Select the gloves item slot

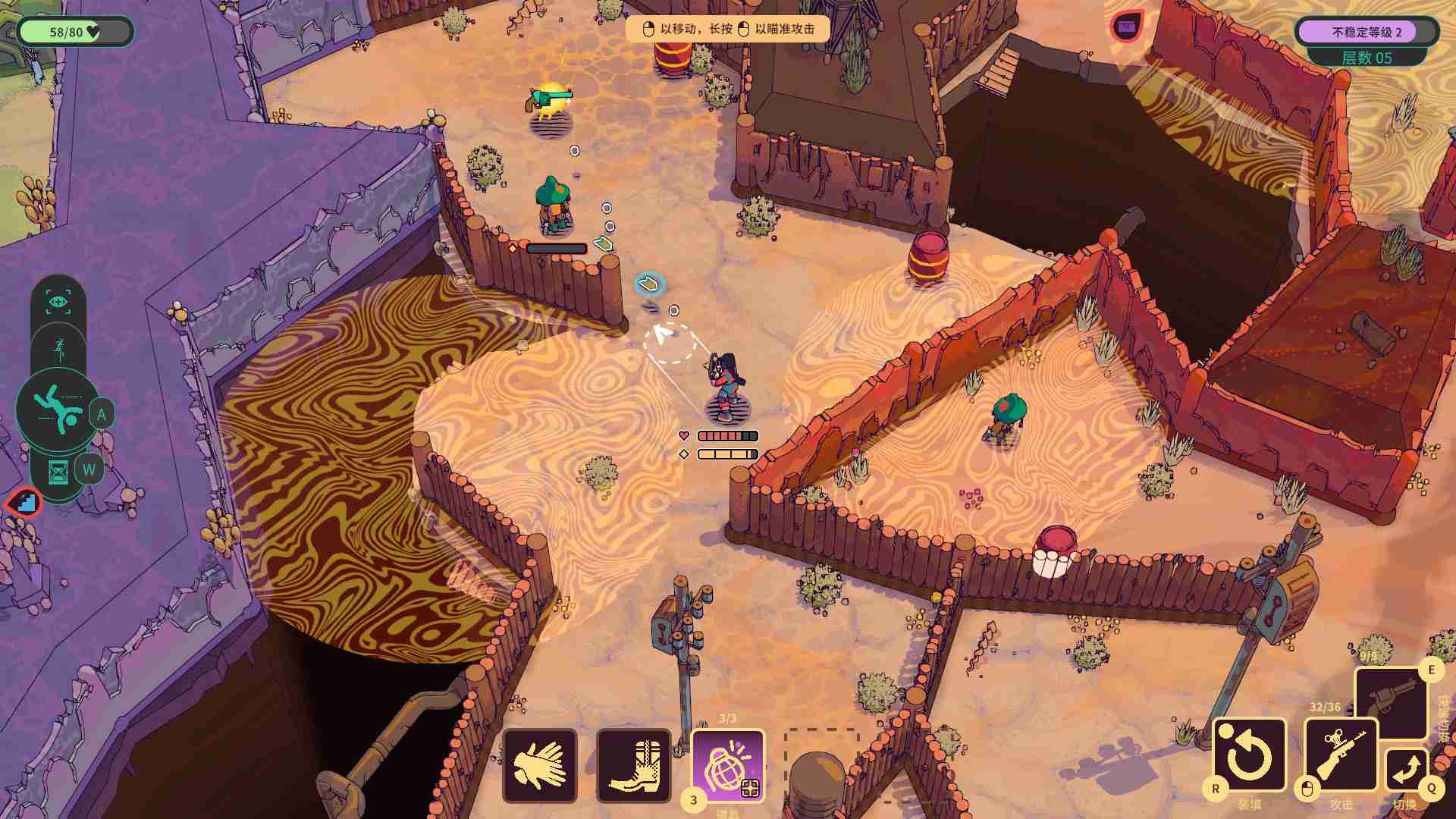coord(539,765)
